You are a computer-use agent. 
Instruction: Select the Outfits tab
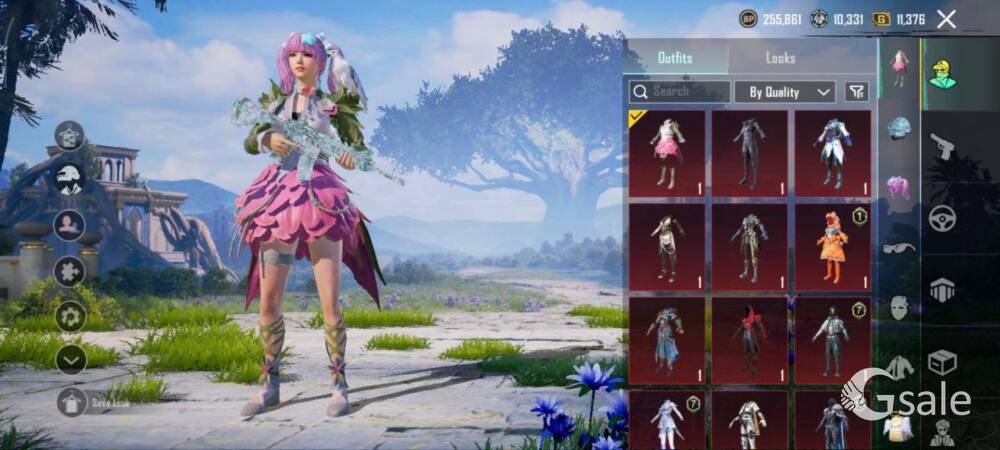click(x=675, y=58)
